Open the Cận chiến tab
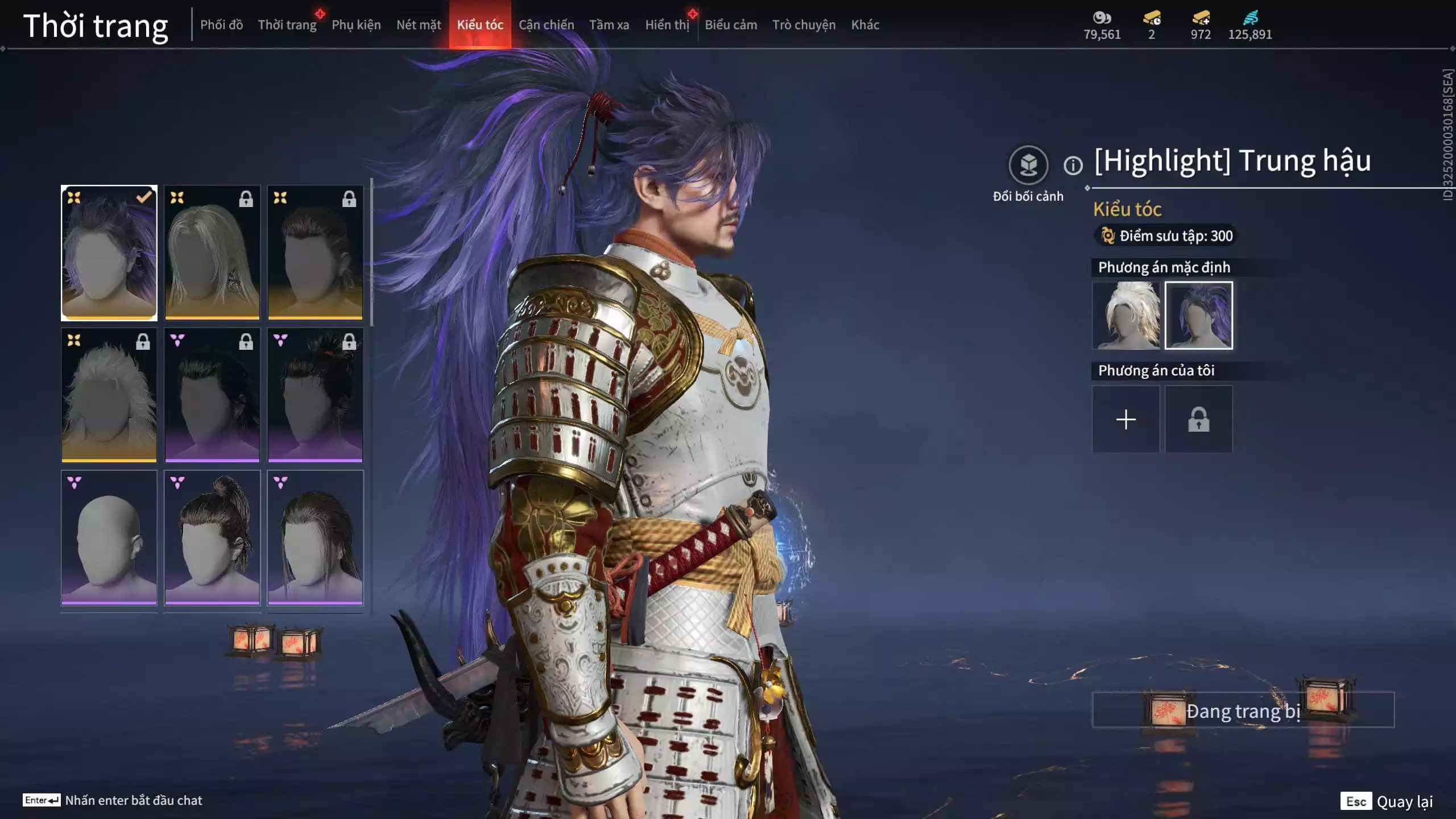1456x819 pixels. pos(546,25)
